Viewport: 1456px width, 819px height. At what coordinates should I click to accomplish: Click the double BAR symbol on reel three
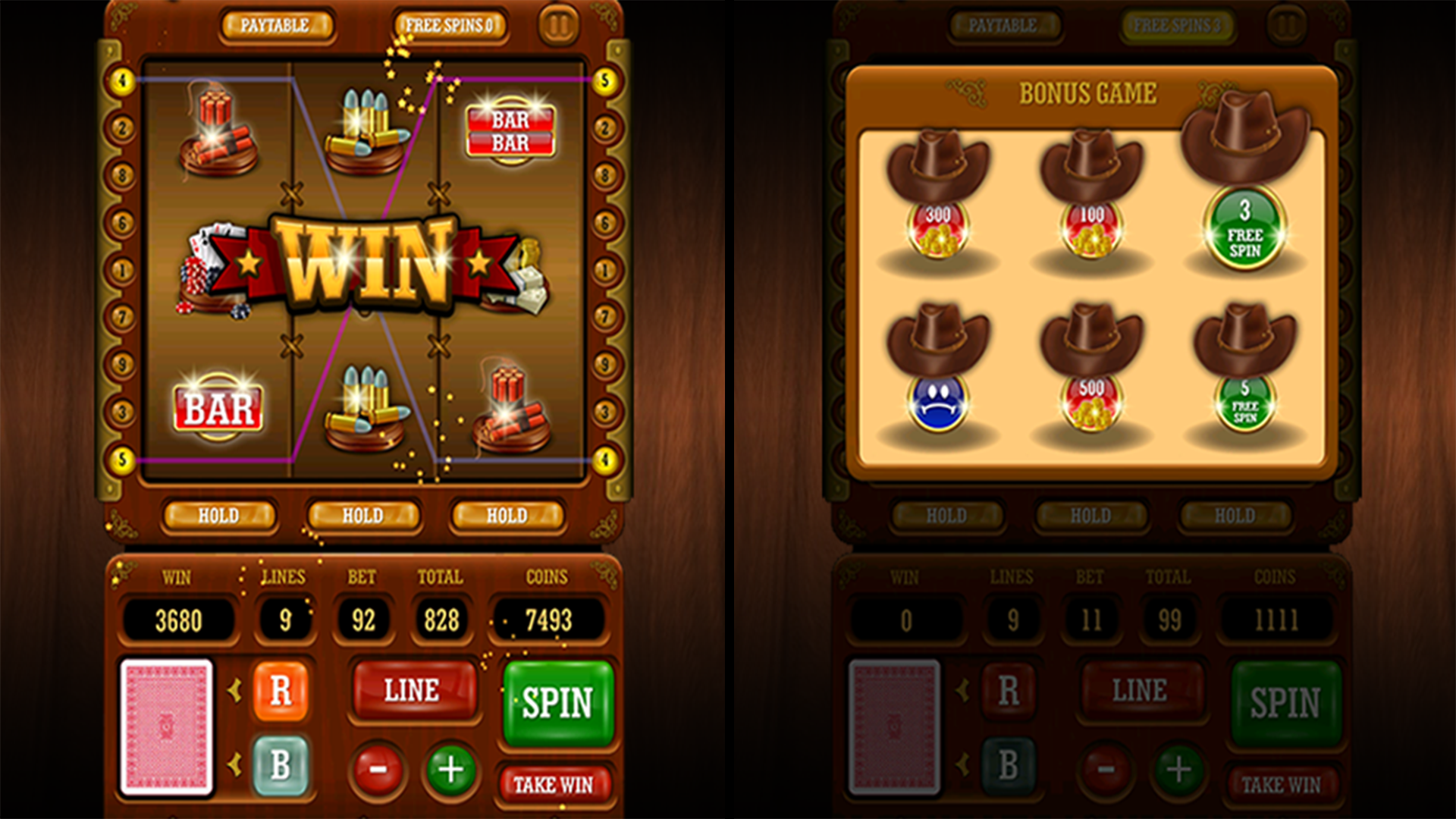click(512, 125)
